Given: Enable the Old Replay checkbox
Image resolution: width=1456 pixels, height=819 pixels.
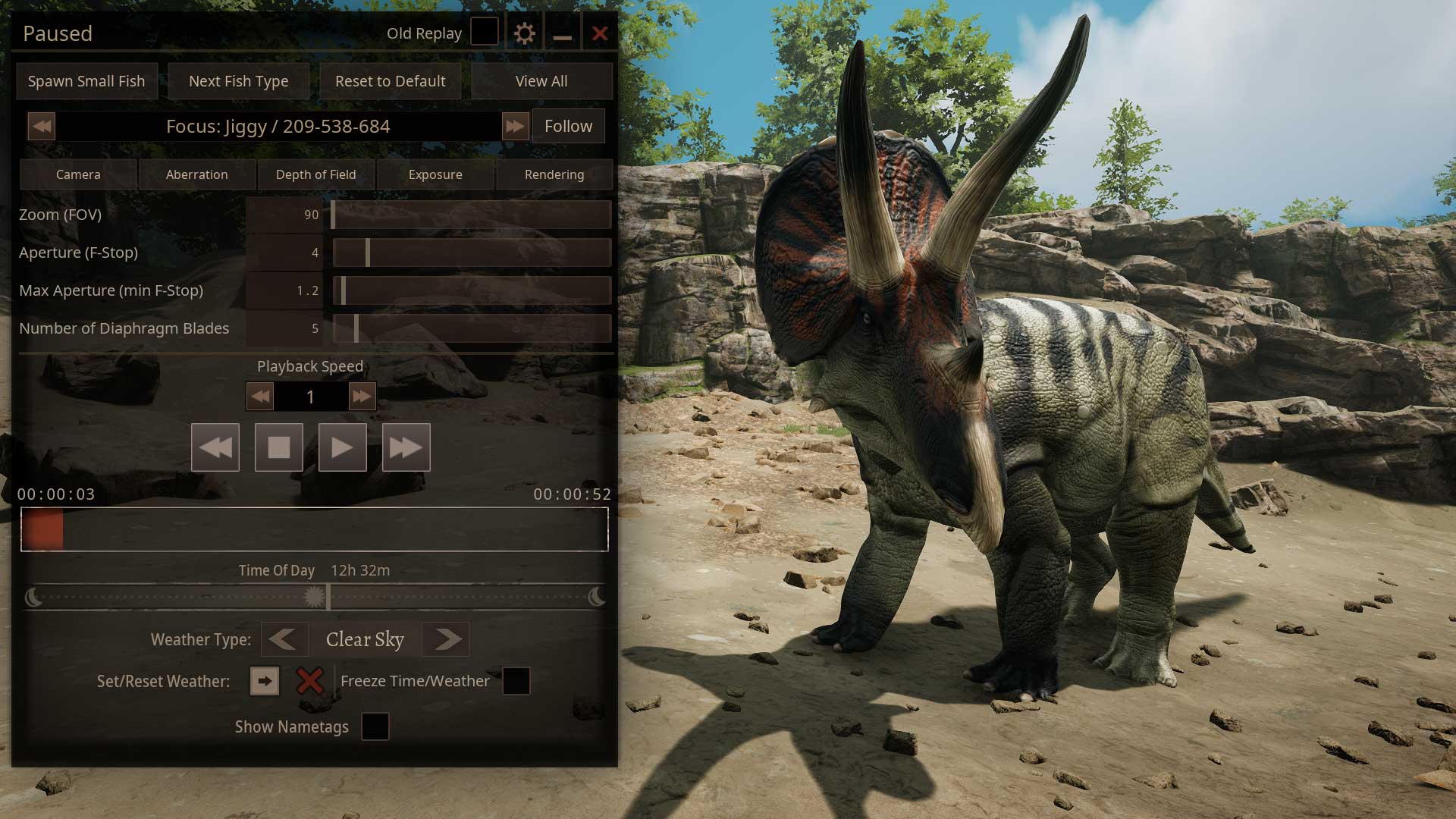Looking at the screenshot, I should pyautogui.click(x=484, y=32).
